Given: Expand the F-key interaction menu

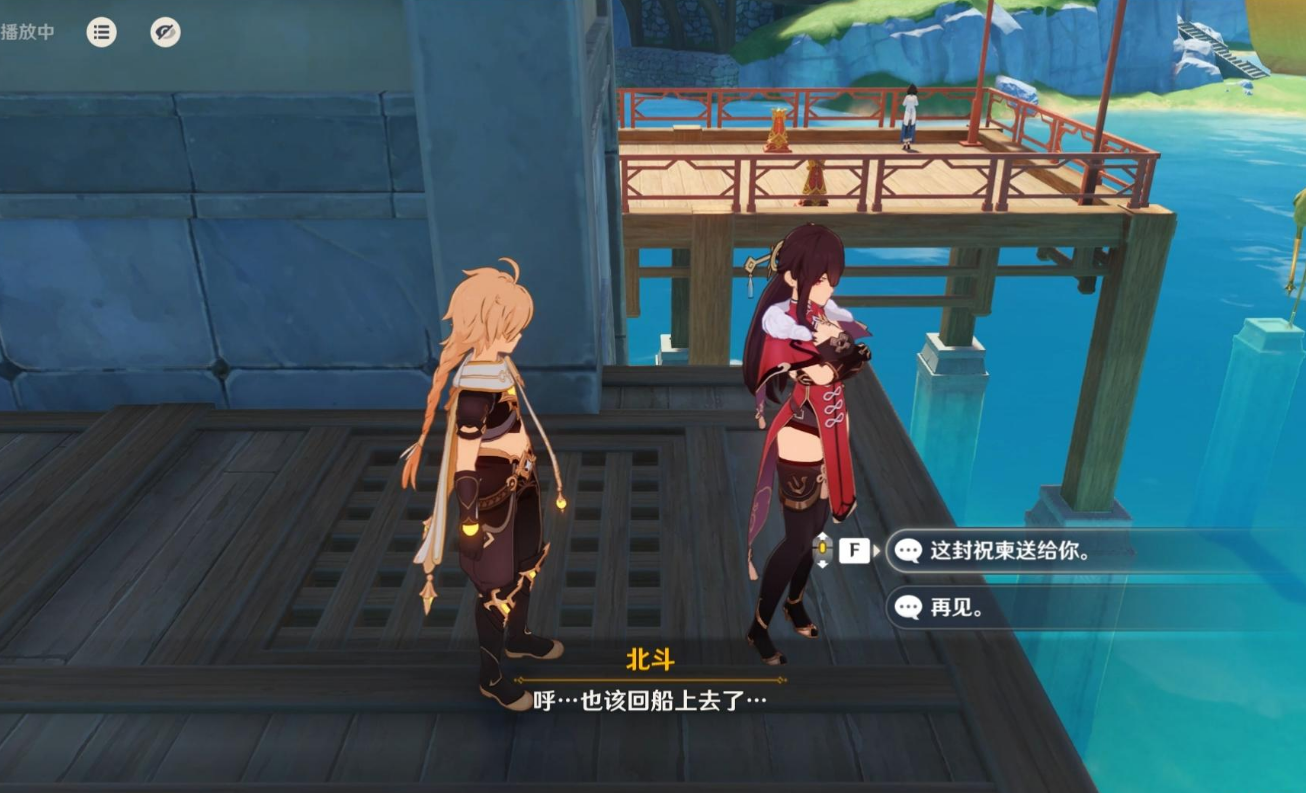Looking at the screenshot, I should pos(854,548).
